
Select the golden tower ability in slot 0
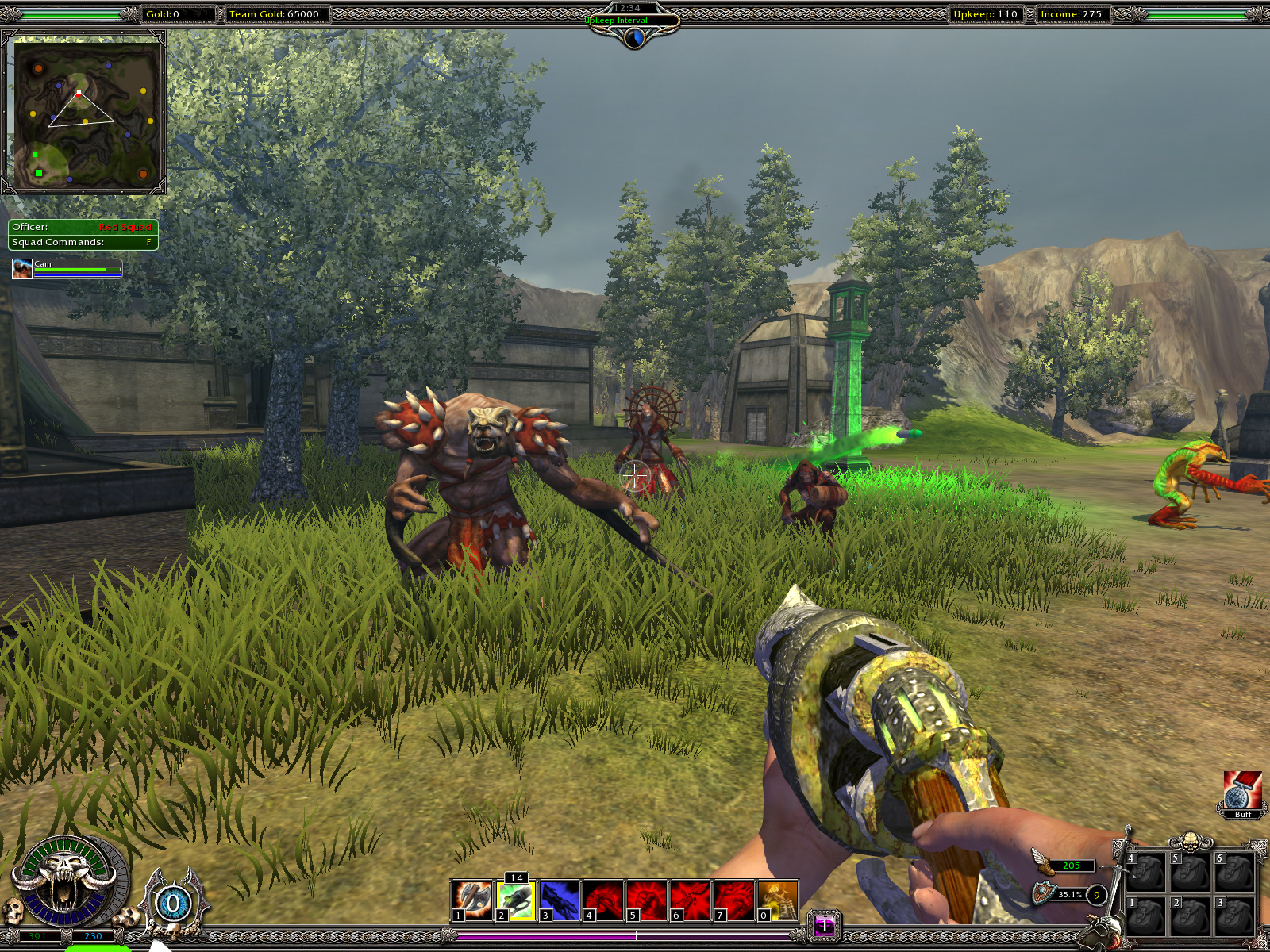click(x=778, y=900)
